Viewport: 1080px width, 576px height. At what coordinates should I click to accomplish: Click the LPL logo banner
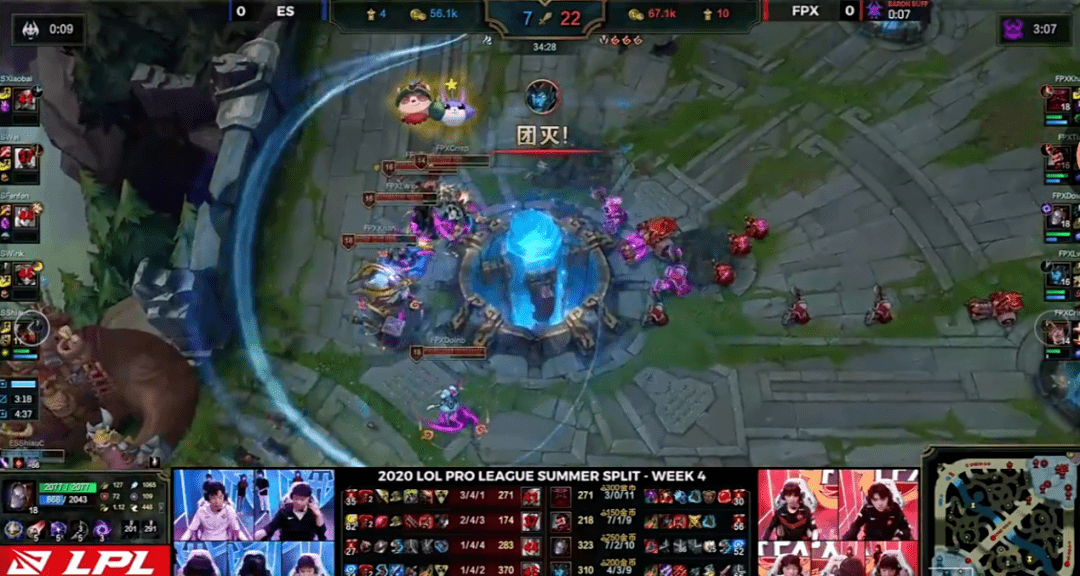click(x=83, y=561)
